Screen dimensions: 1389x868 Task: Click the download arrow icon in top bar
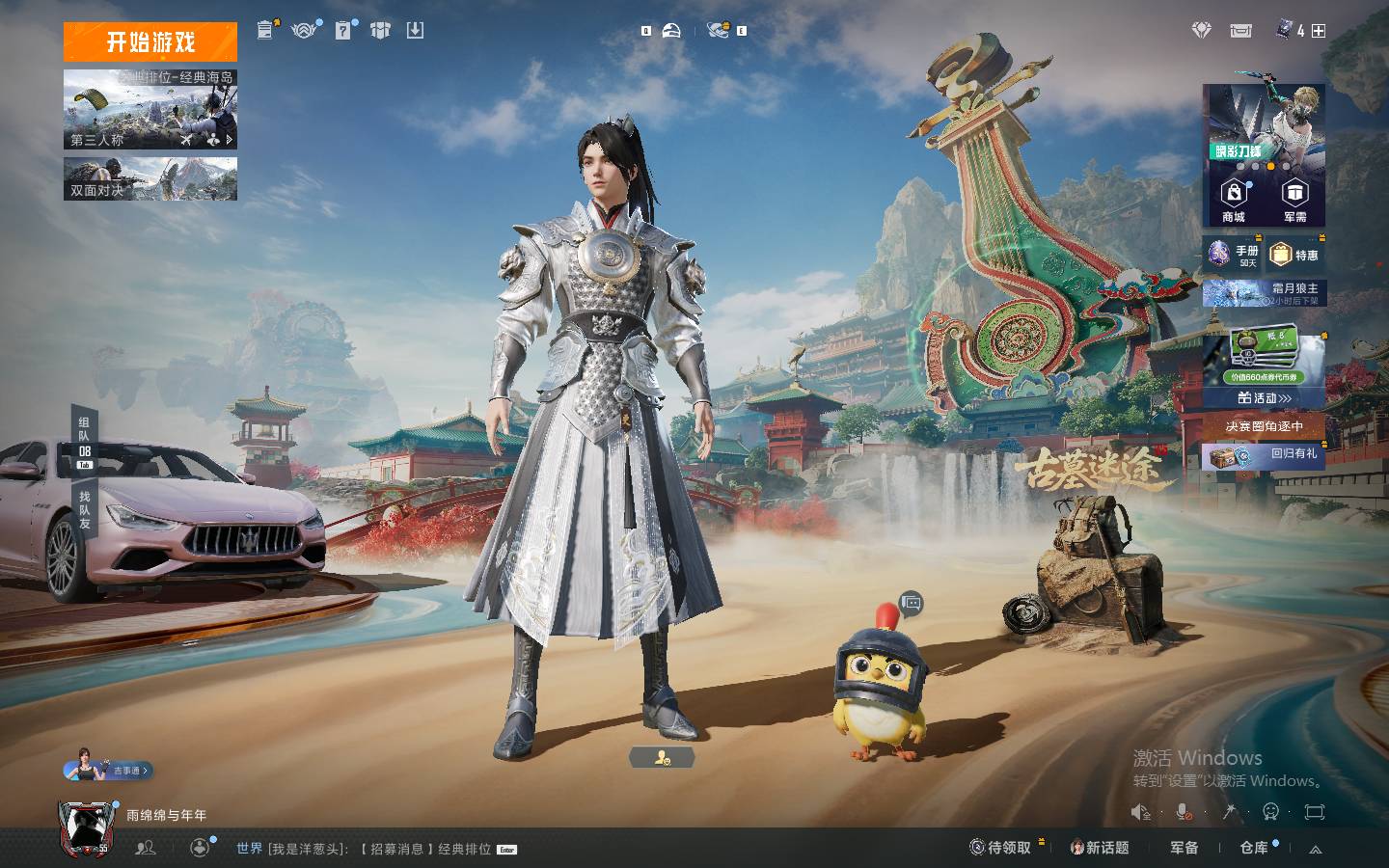[415, 31]
